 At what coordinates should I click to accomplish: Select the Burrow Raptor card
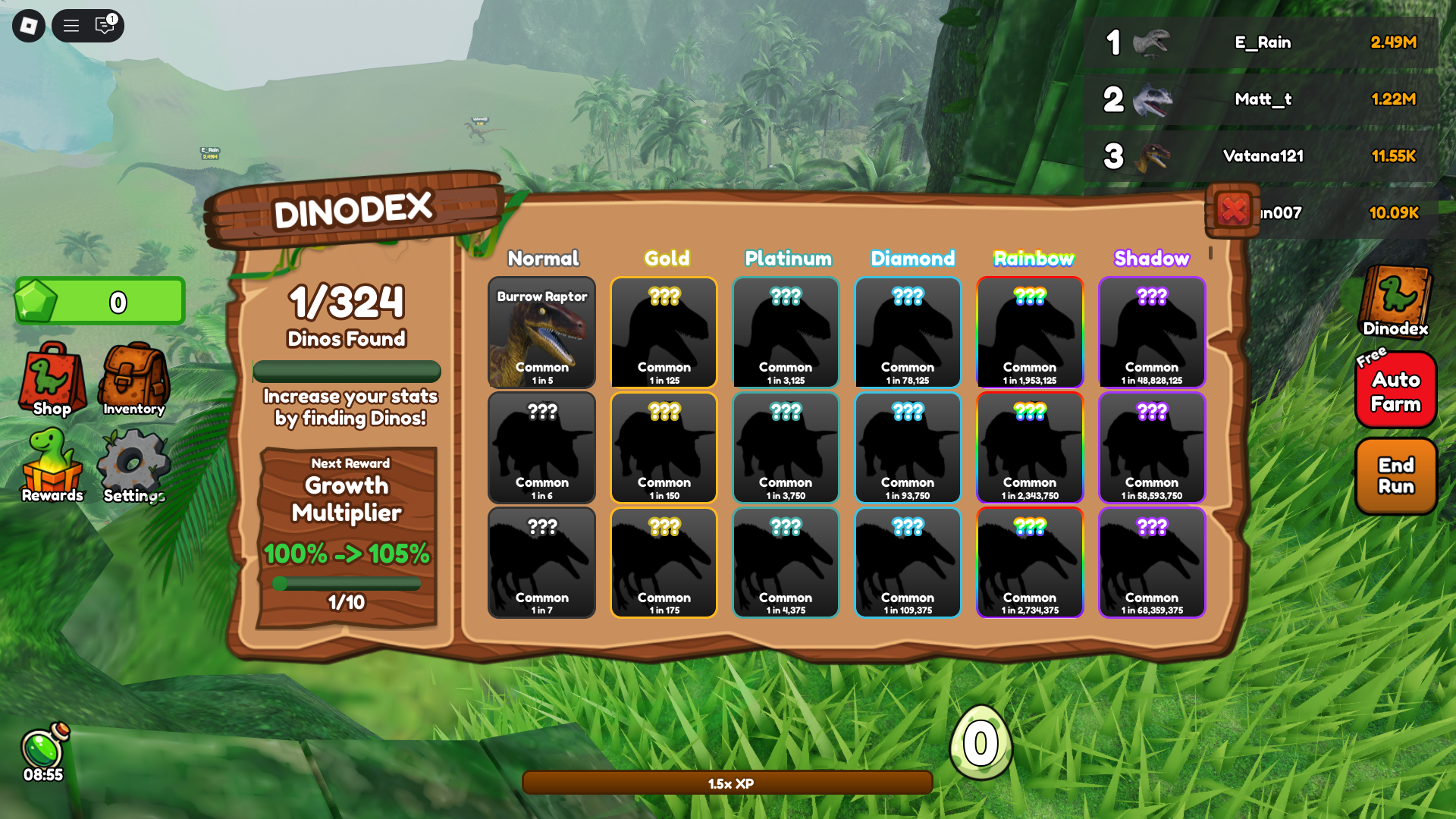[x=541, y=332]
